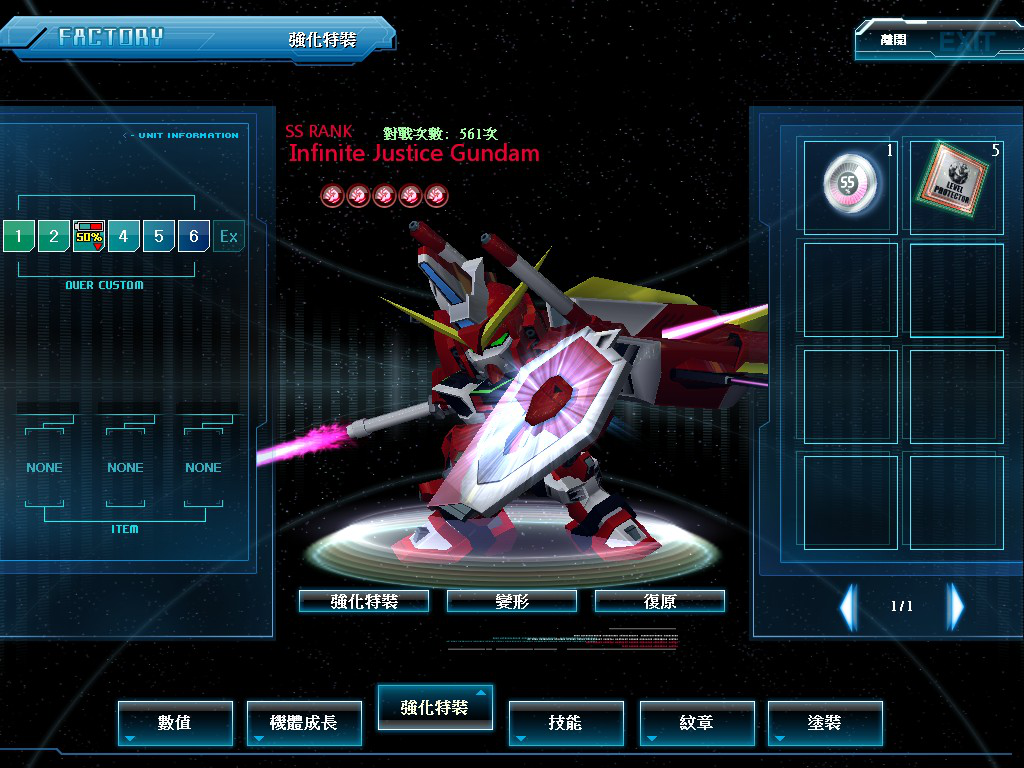The image size is (1024, 768).
Task: Switch to the 紋章 emblem tab
Action: coord(696,722)
